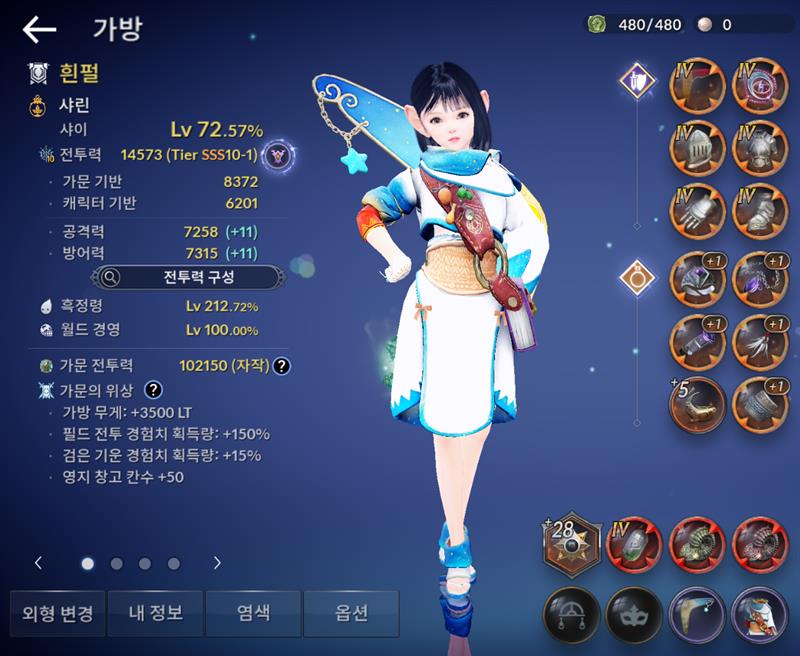Open the 옵션 menu

pos(351,613)
